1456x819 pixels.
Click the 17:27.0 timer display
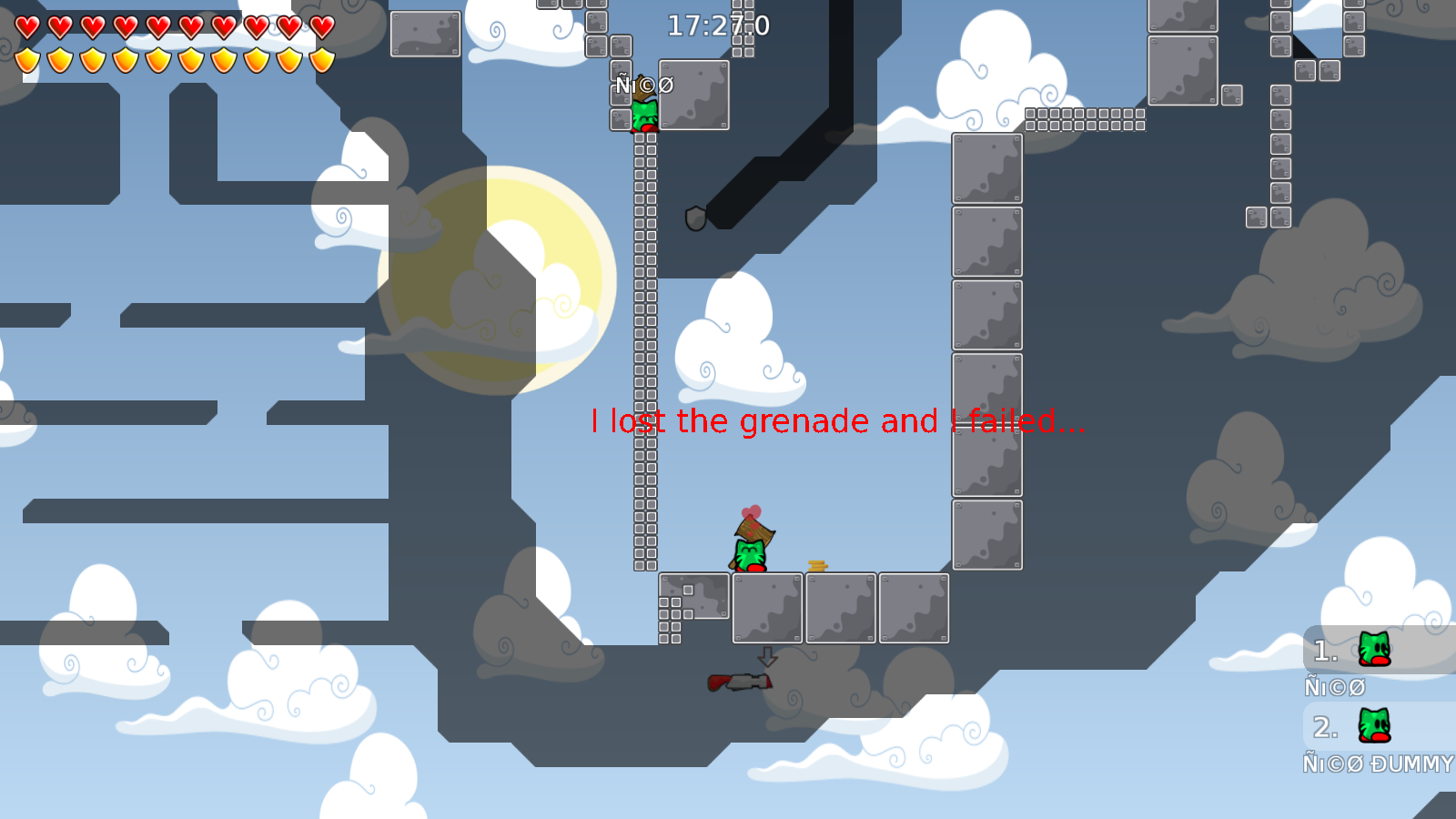click(x=718, y=26)
